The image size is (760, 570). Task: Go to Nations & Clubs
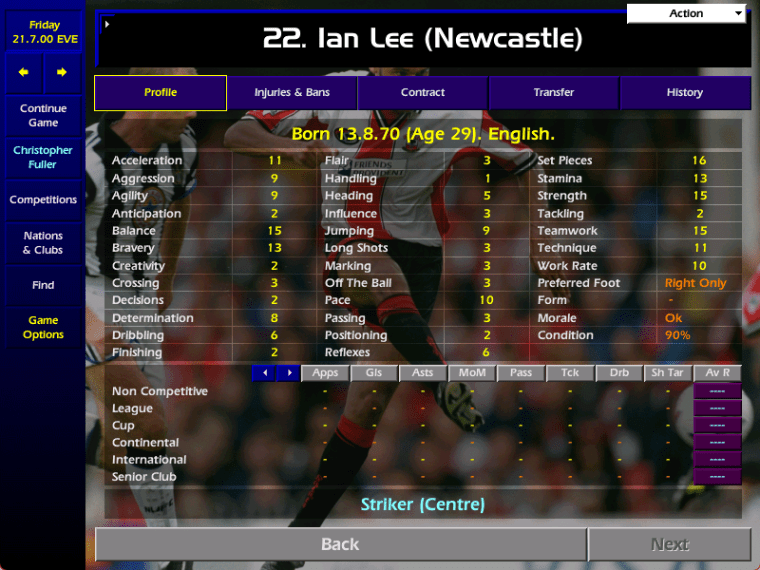point(43,243)
